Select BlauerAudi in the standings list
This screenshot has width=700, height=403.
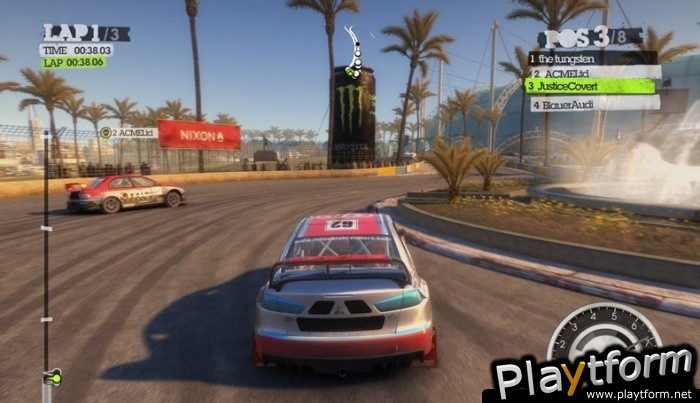tap(594, 103)
